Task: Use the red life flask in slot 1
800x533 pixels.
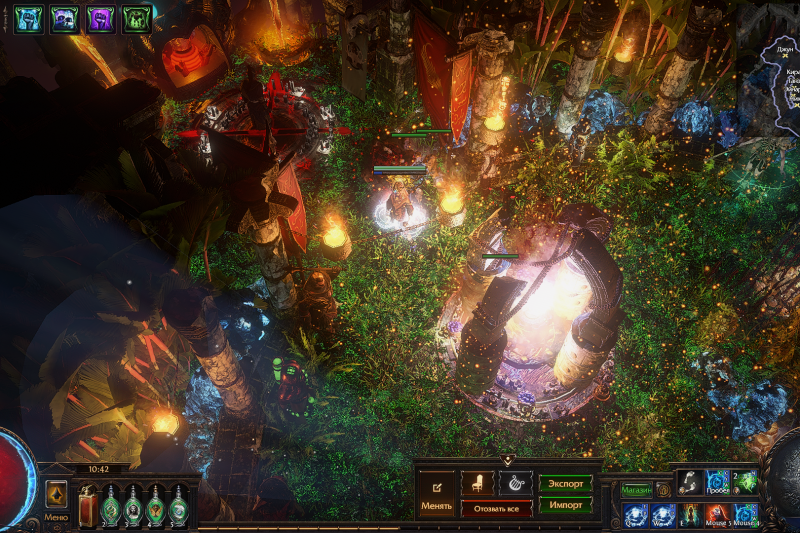Action: 87,505
